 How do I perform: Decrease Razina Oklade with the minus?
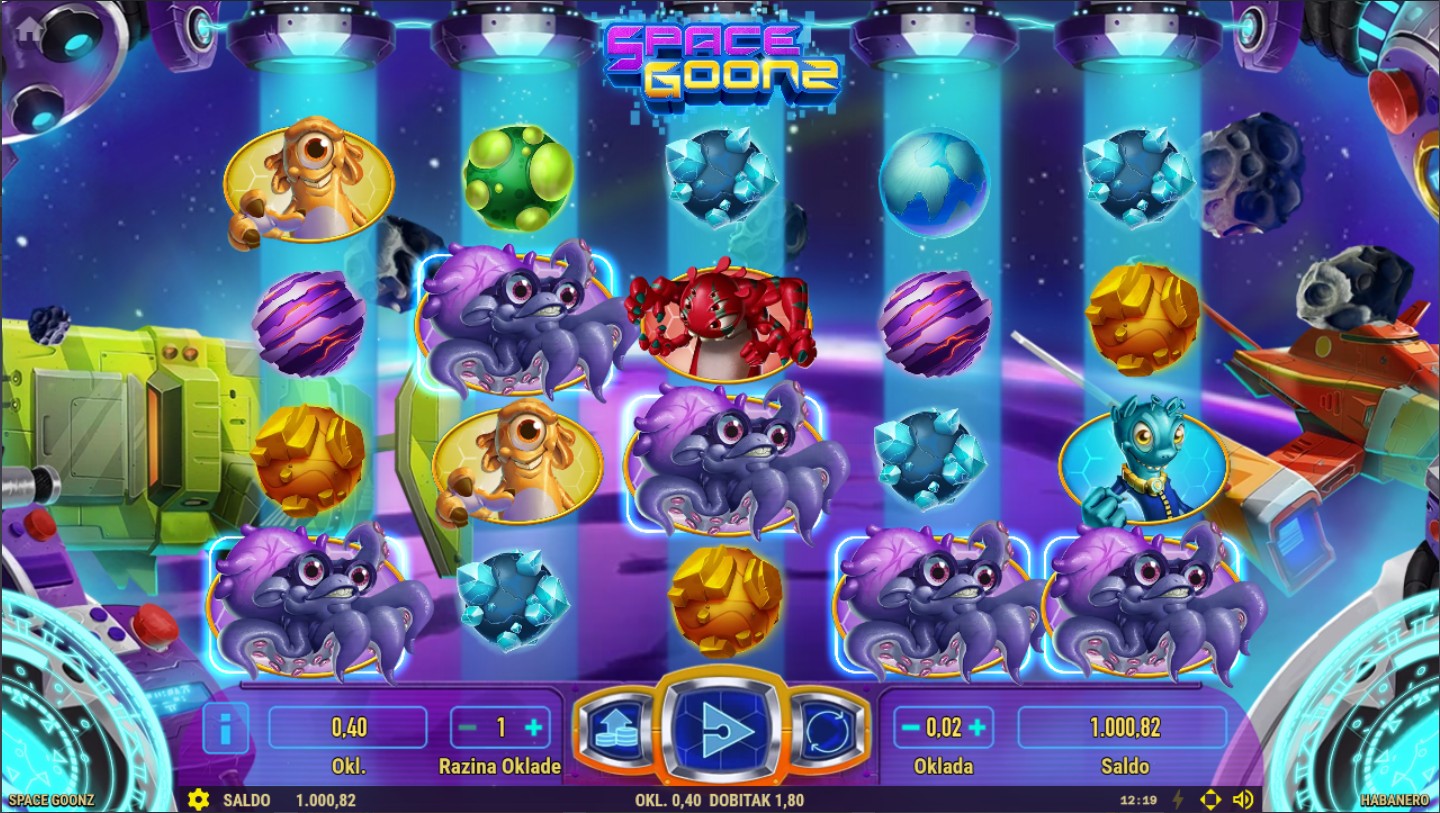tap(467, 728)
